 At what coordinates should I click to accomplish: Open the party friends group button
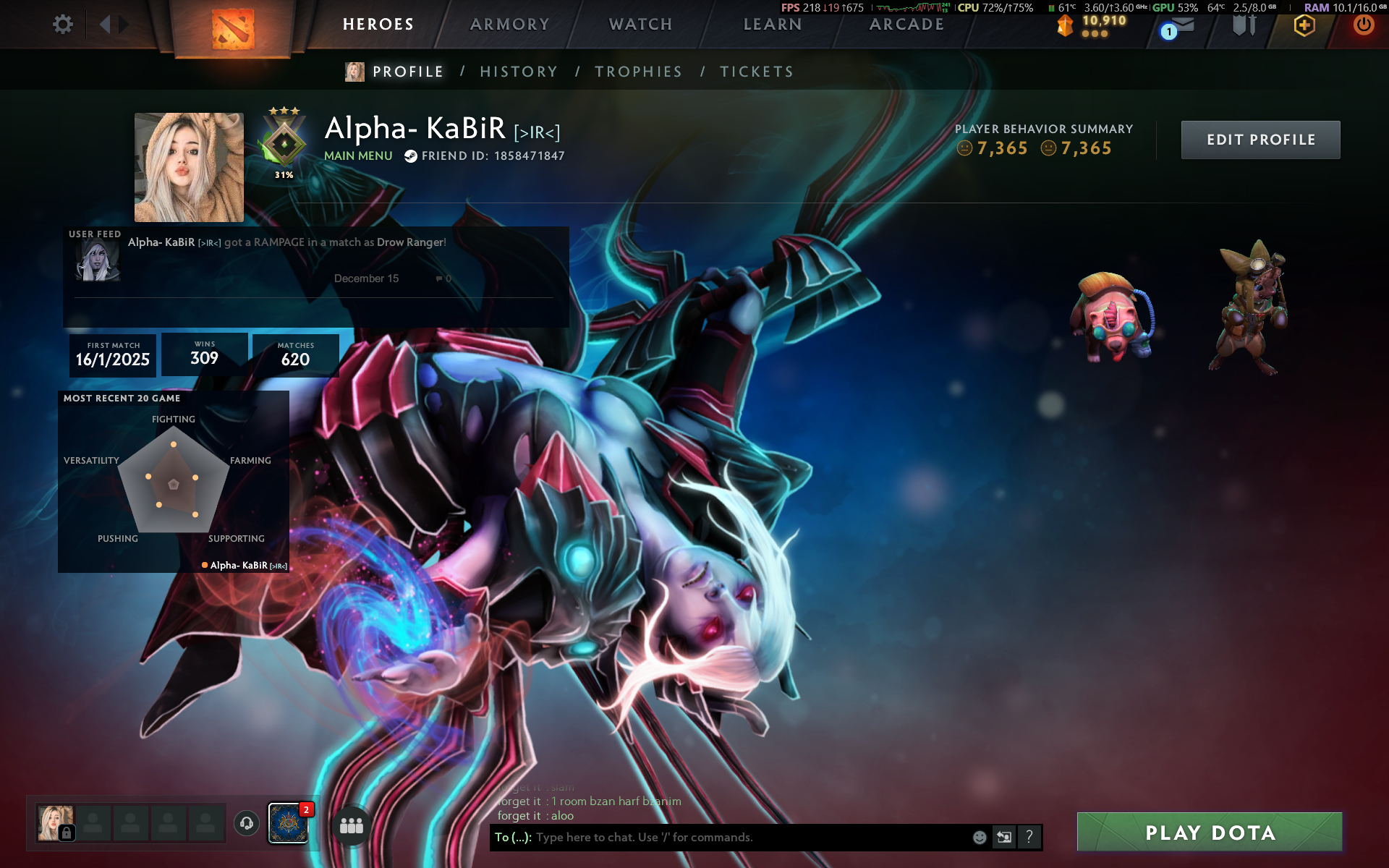tap(352, 825)
